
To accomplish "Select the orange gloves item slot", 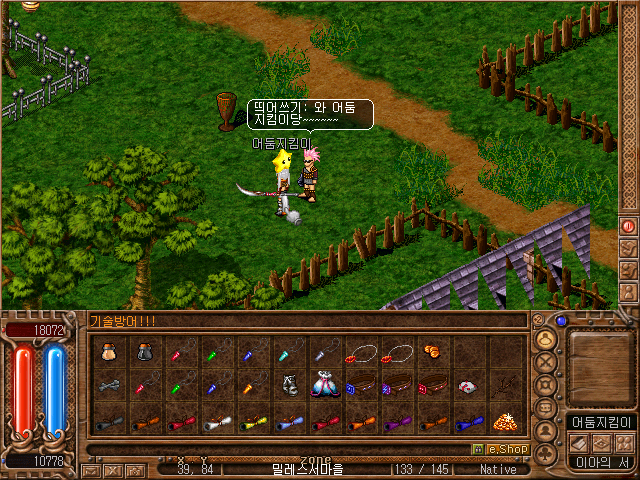I will [x=431, y=352].
